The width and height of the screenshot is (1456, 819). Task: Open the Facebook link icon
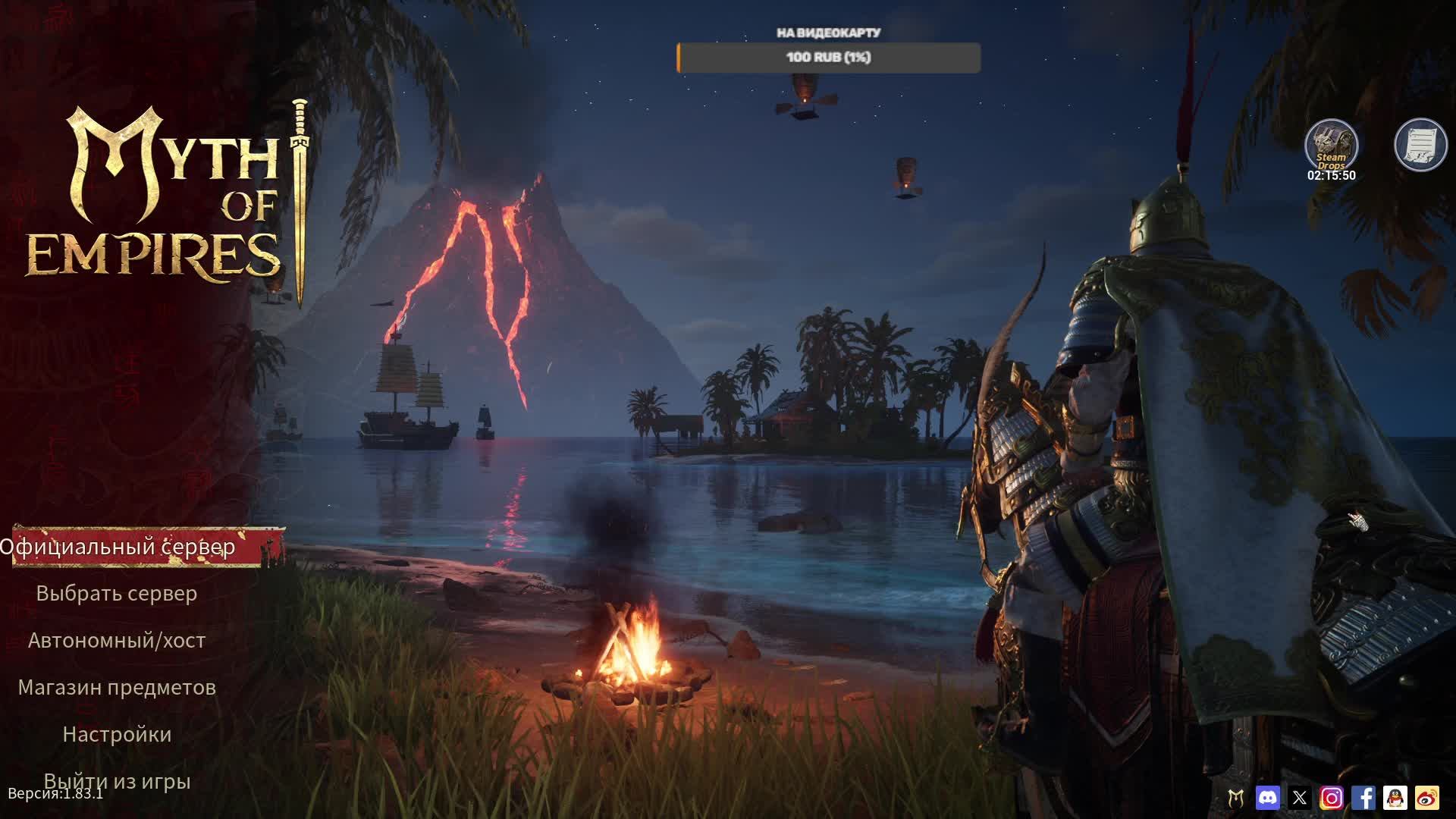[x=1363, y=798]
